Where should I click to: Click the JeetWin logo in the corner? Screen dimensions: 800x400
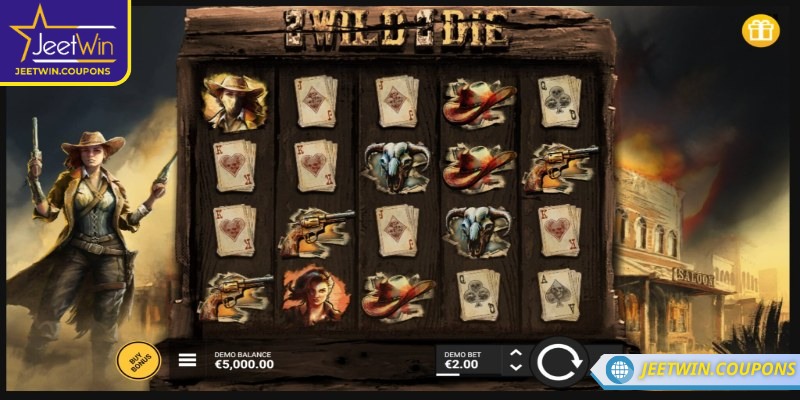tap(63, 40)
